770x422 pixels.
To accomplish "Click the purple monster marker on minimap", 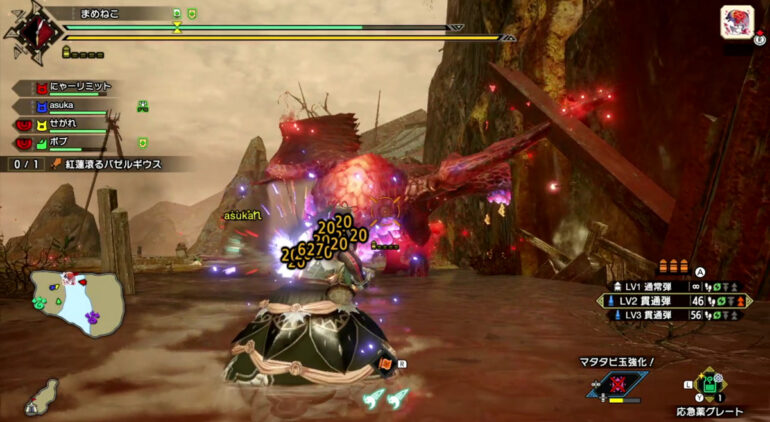I will tap(92, 316).
